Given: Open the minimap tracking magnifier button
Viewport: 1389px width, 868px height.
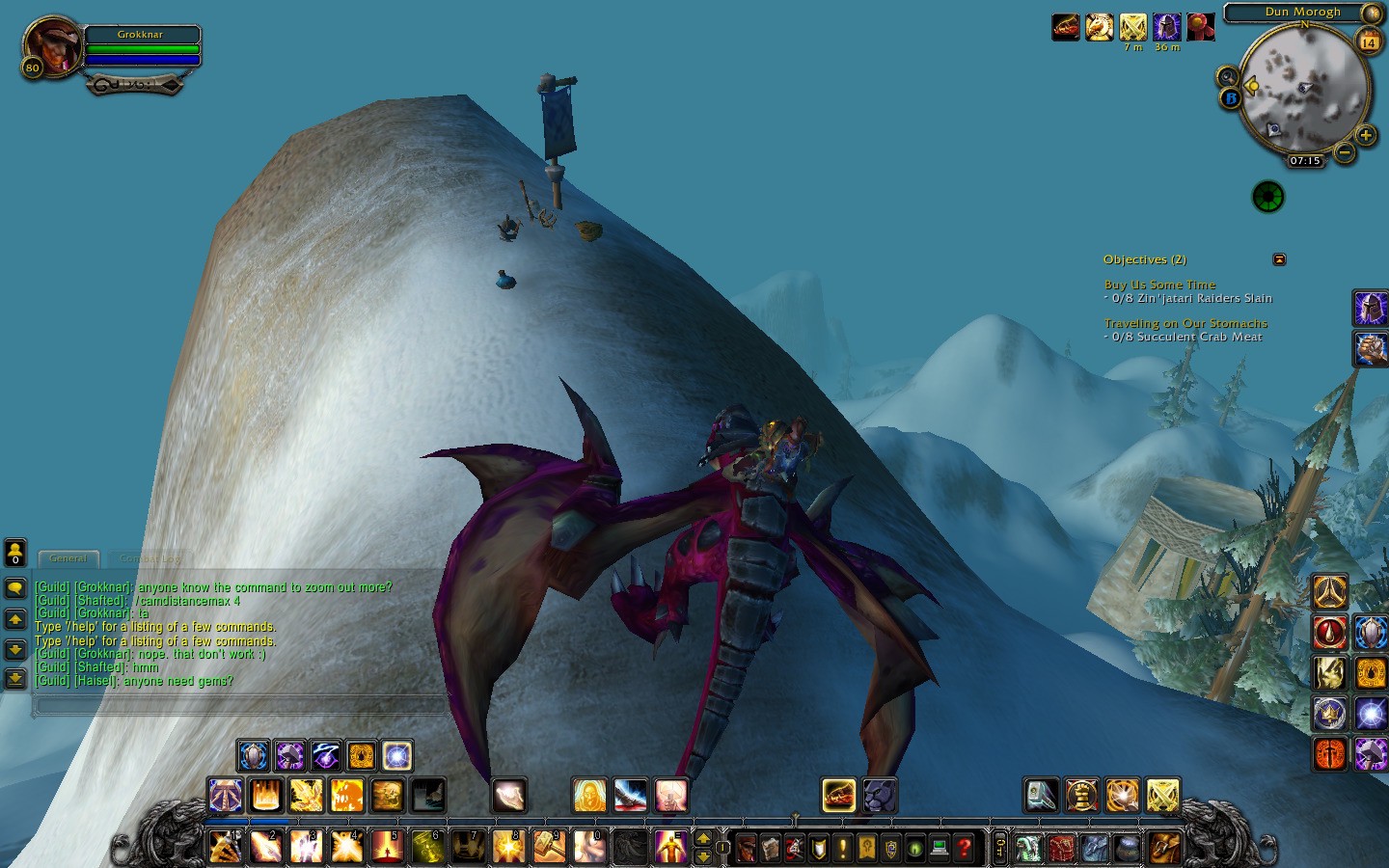Looking at the screenshot, I should tap(1227, 76).
